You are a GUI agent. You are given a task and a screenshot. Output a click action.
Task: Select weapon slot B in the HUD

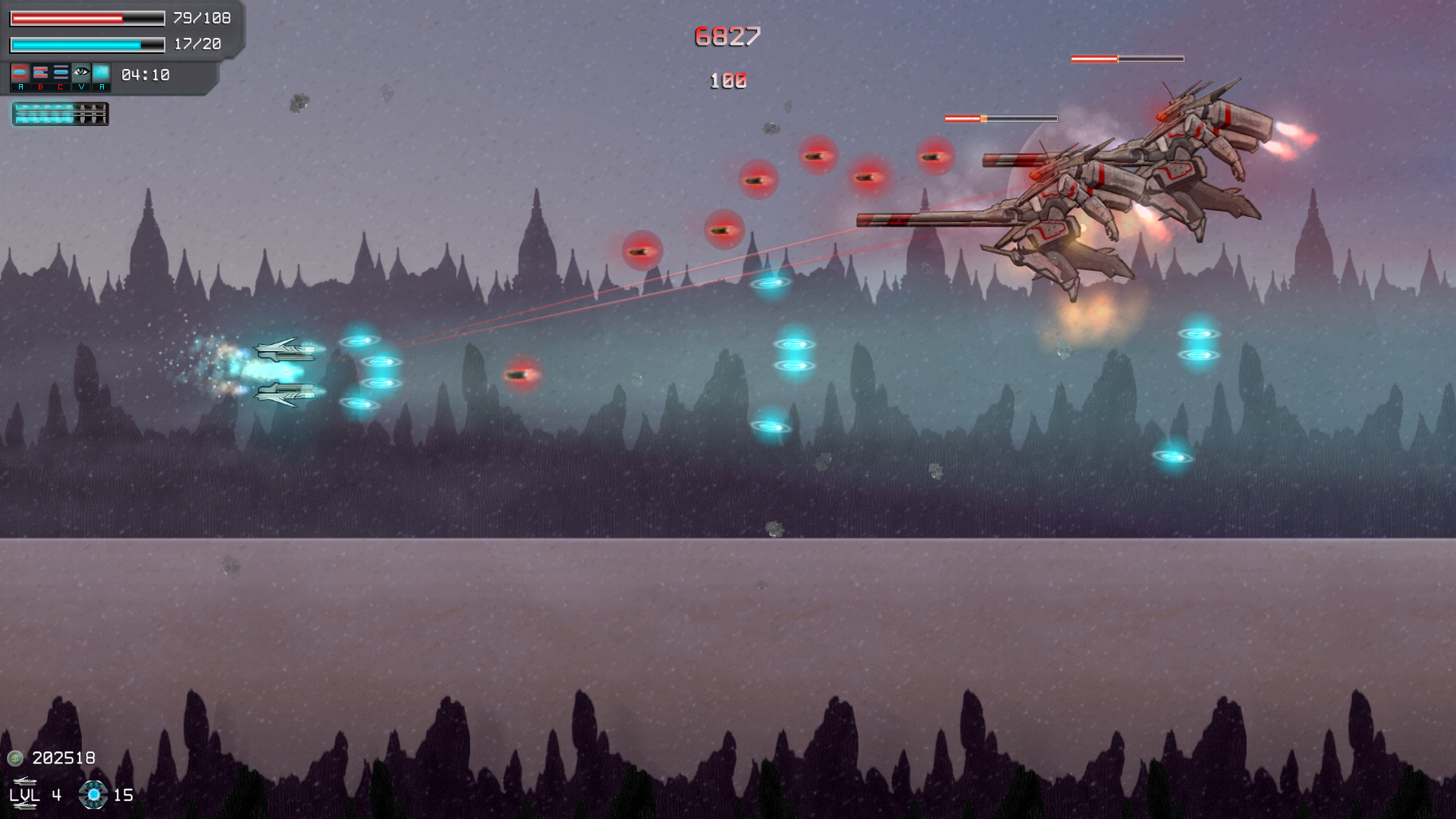pyautogui.click(x=40, y=72)
